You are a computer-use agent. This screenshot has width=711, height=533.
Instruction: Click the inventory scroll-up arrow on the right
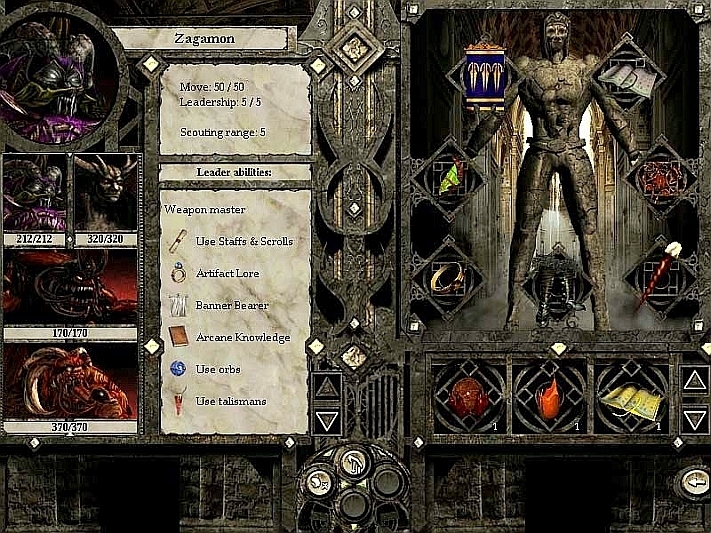pyautogui.click(x=694, y=380)
